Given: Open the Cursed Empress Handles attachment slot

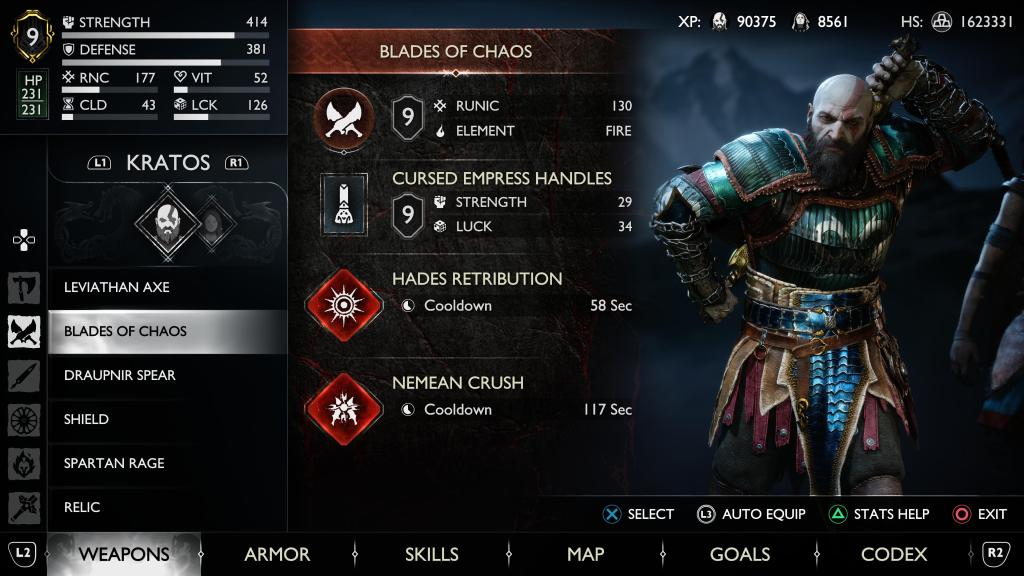Looking at the screenshot, I should pos(344,204).
